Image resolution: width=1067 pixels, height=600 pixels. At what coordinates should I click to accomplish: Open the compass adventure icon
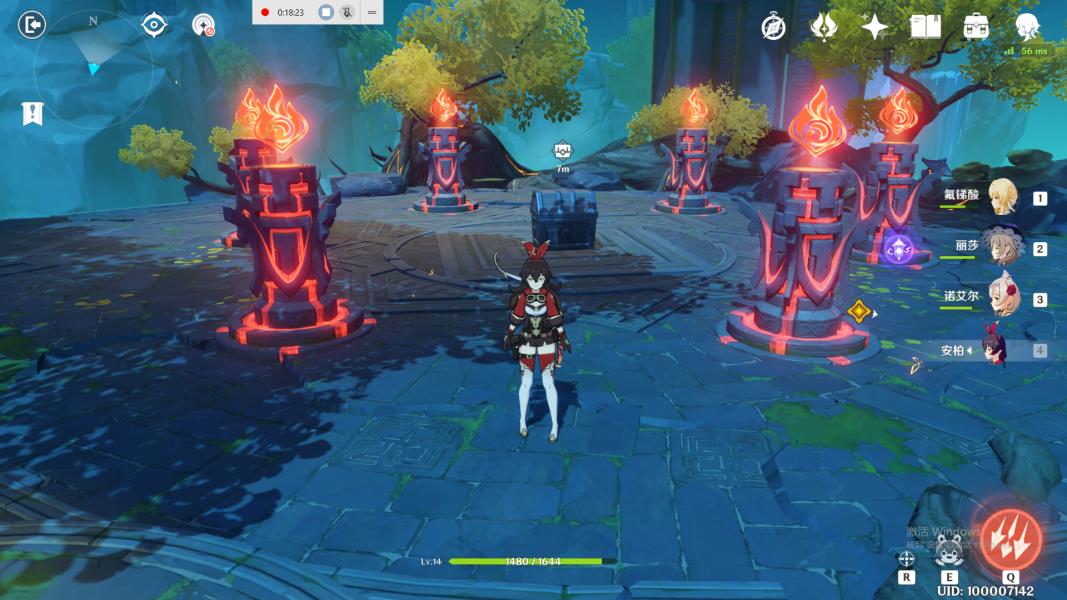(x=773, y=27)
